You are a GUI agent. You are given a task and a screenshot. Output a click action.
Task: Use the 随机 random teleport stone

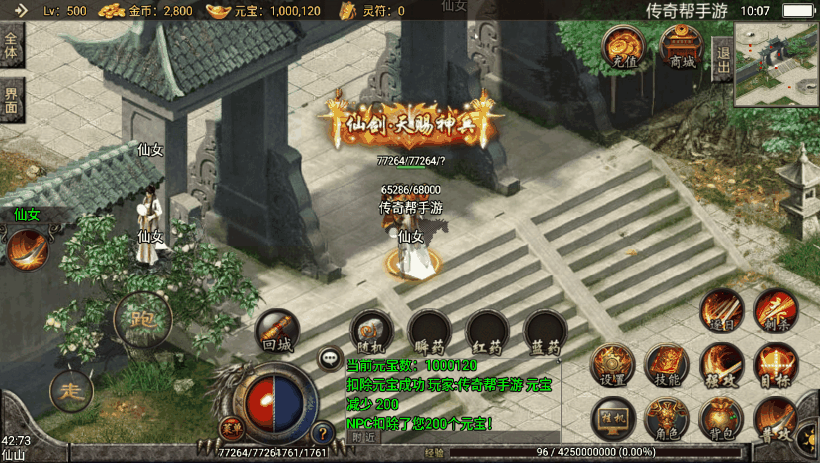(x=370, y=331)
